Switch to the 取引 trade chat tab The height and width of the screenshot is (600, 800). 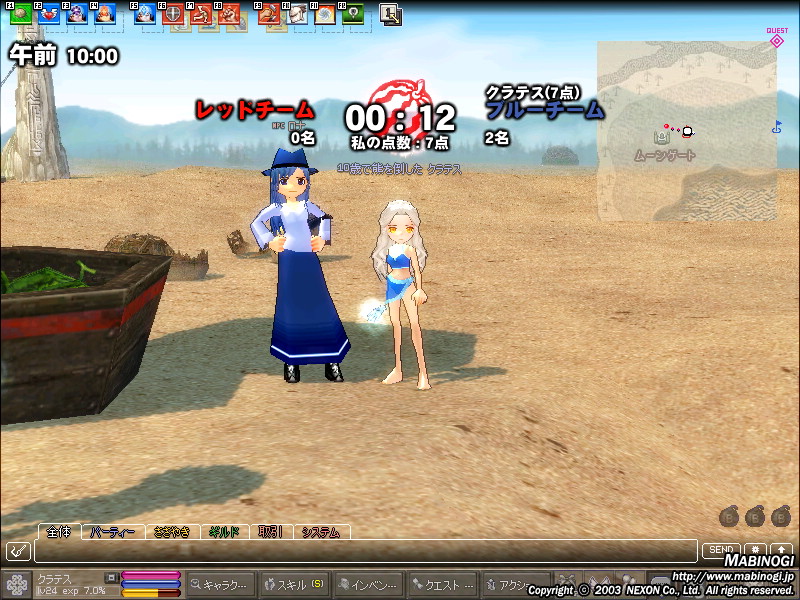[x=270, y=532]
